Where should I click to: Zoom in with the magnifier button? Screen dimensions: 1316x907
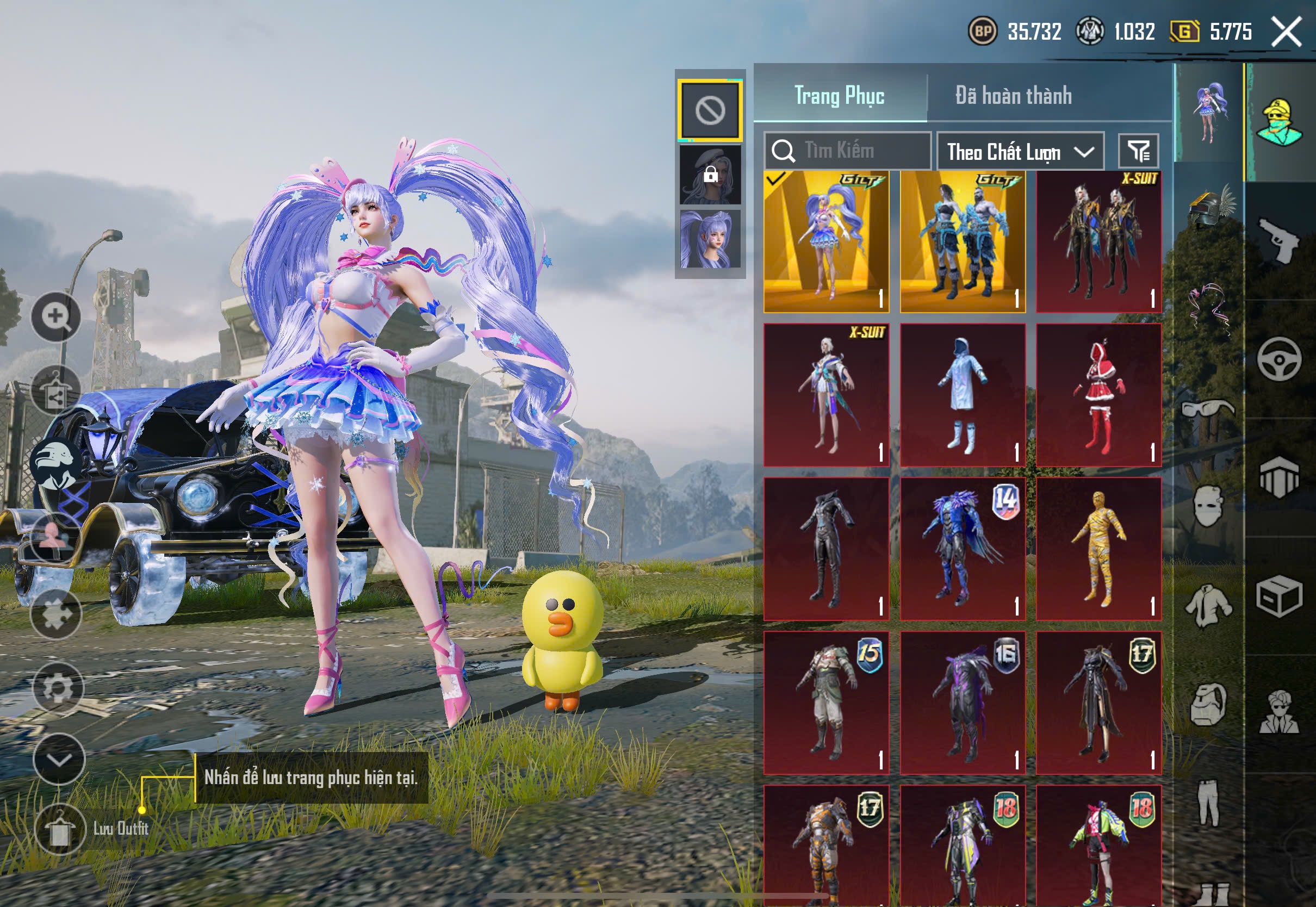coord(55,316)
